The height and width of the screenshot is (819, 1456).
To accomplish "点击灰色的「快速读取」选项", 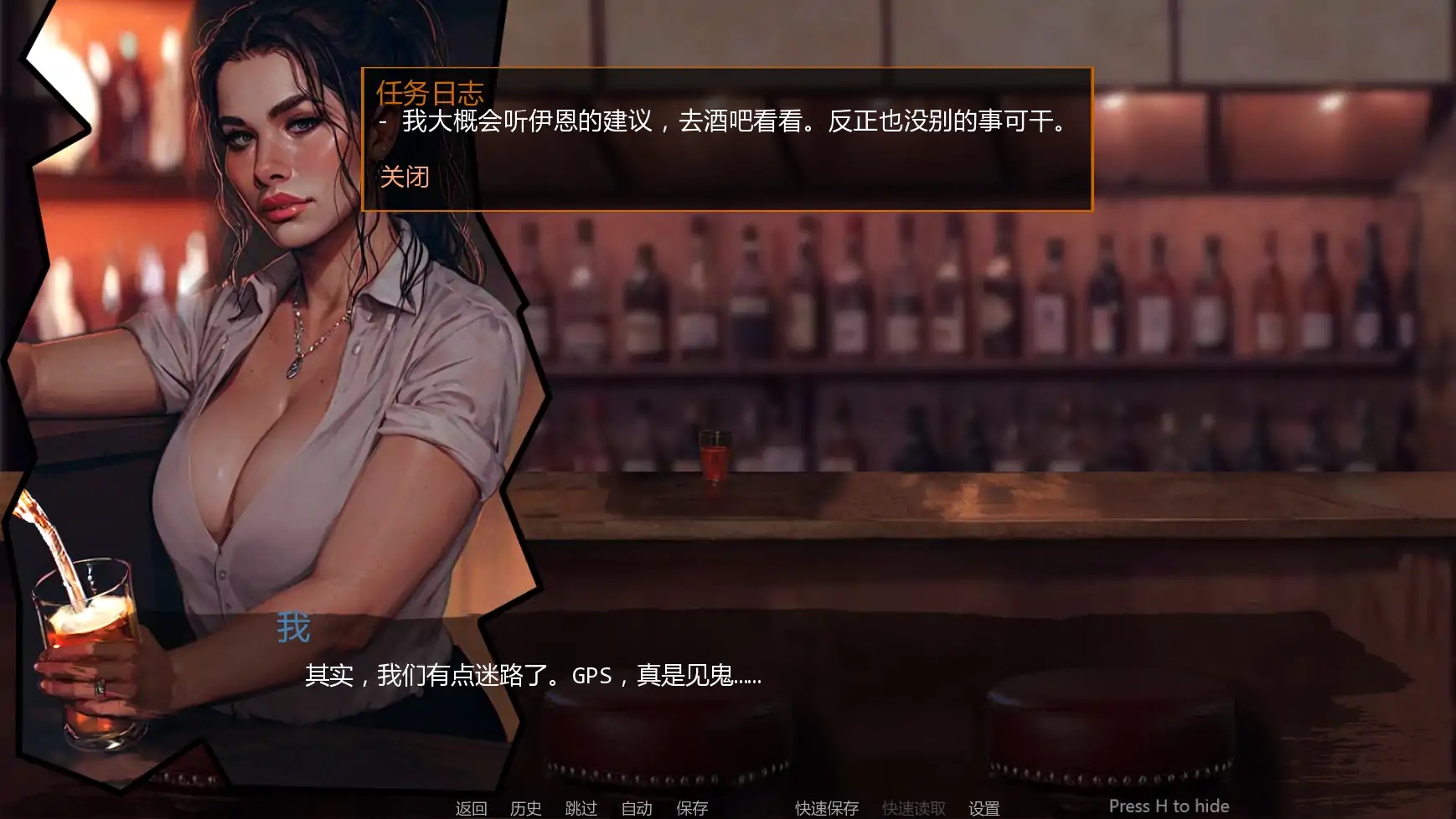I will click(x=913, y=808).
